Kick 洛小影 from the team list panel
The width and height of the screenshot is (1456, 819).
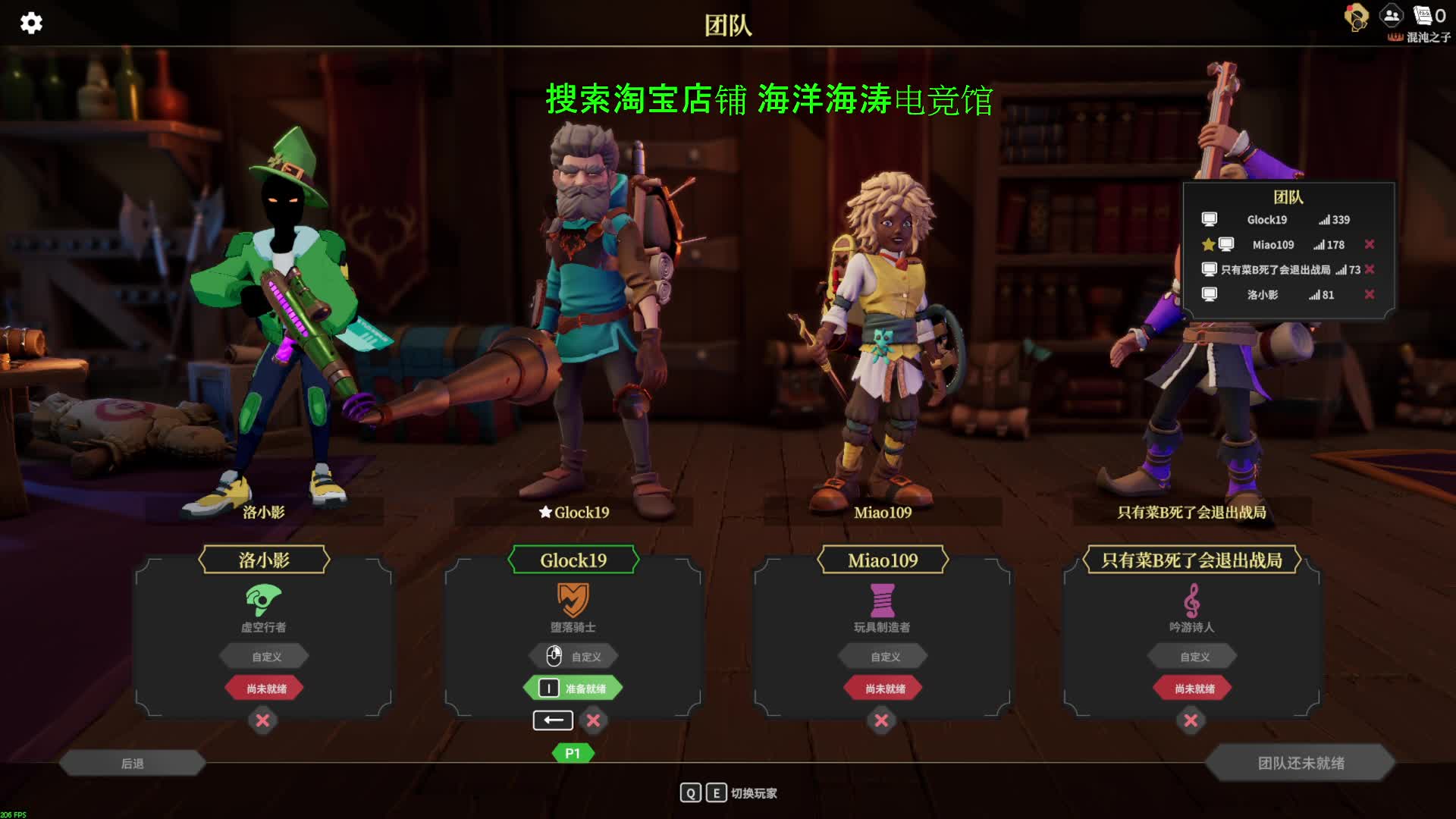pos(1370,294)
